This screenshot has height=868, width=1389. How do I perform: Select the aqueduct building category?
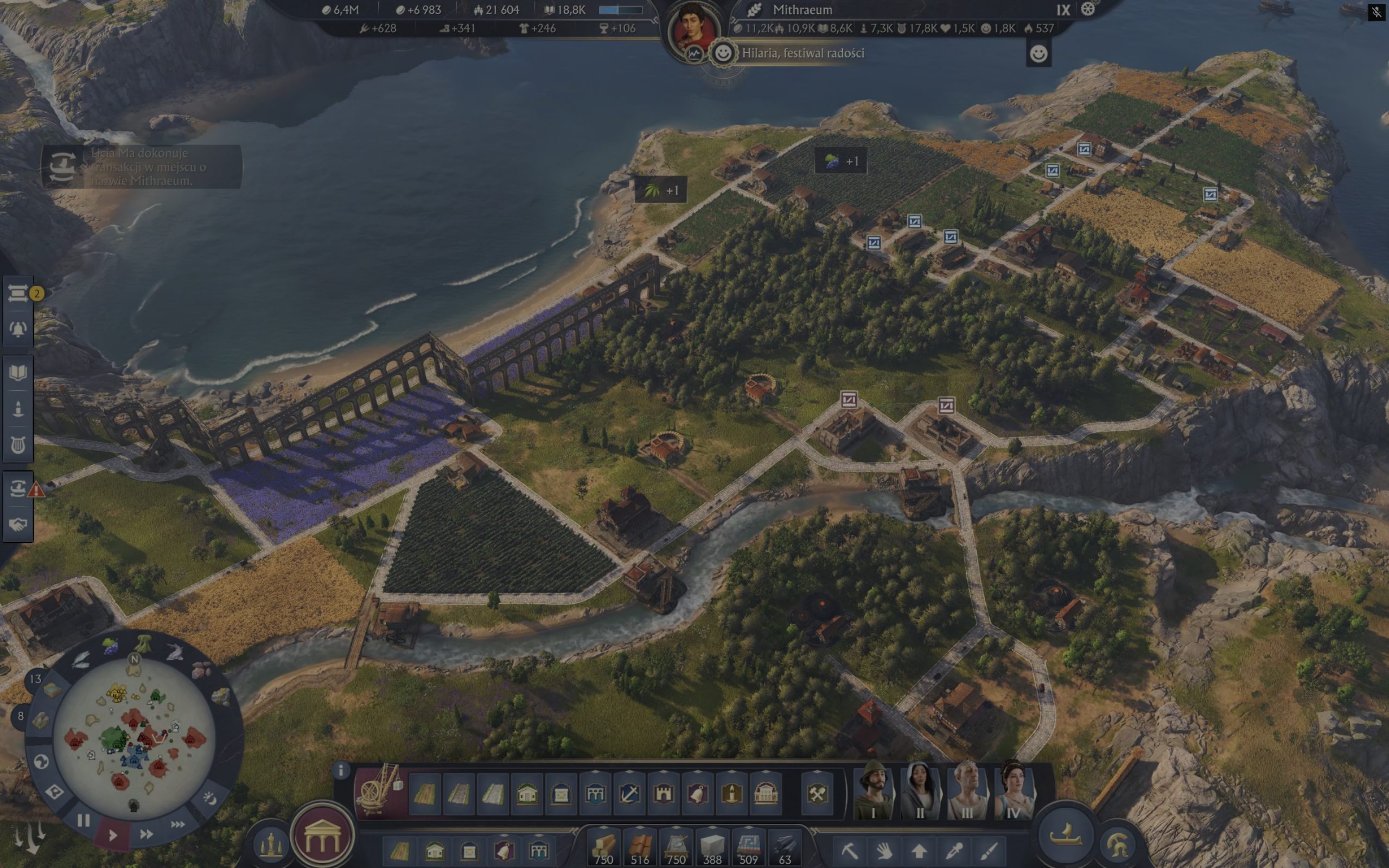tap(595, 795)
